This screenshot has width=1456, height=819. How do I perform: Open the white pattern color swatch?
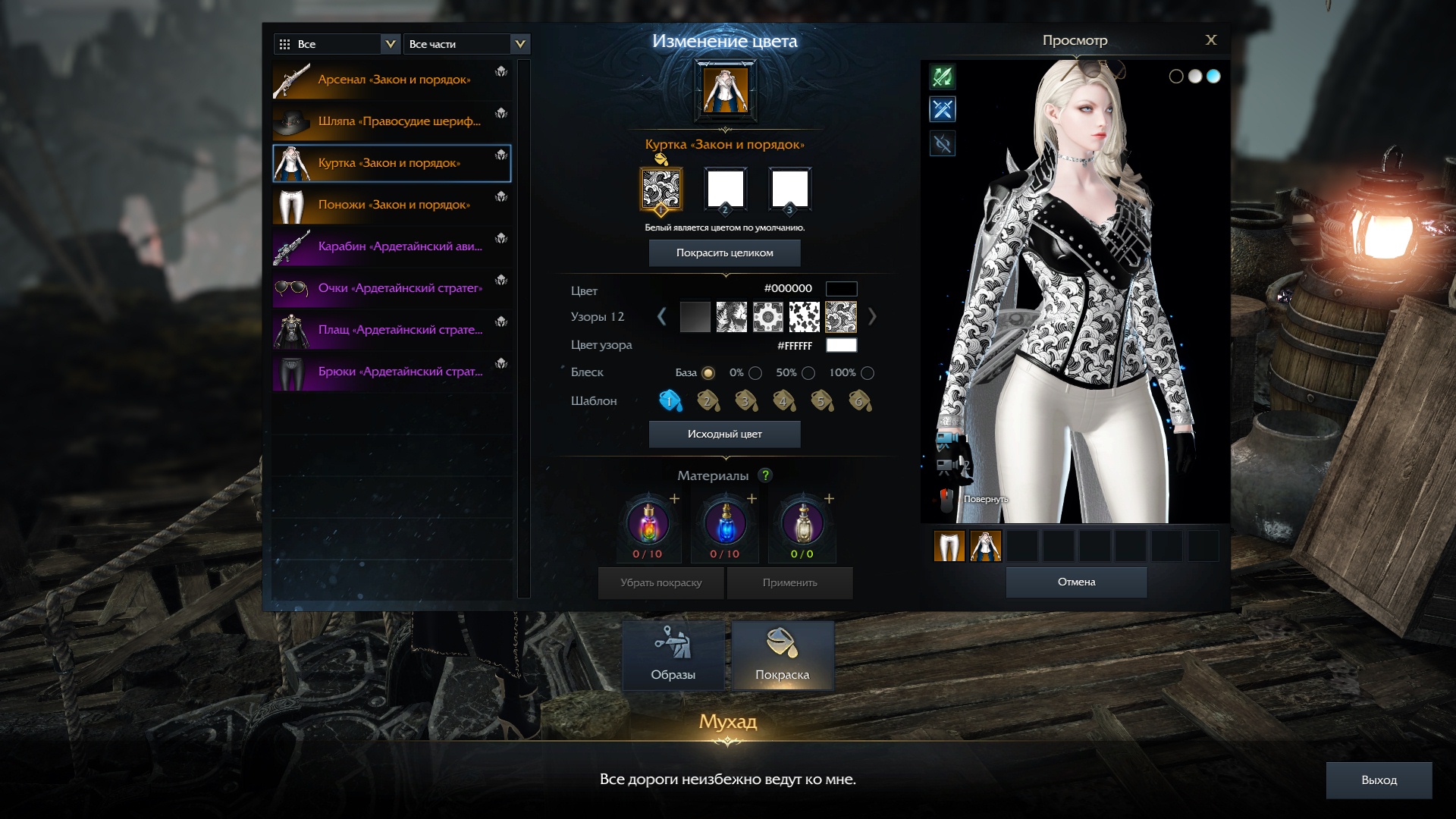pyautogui.click(x=841, y=346)
